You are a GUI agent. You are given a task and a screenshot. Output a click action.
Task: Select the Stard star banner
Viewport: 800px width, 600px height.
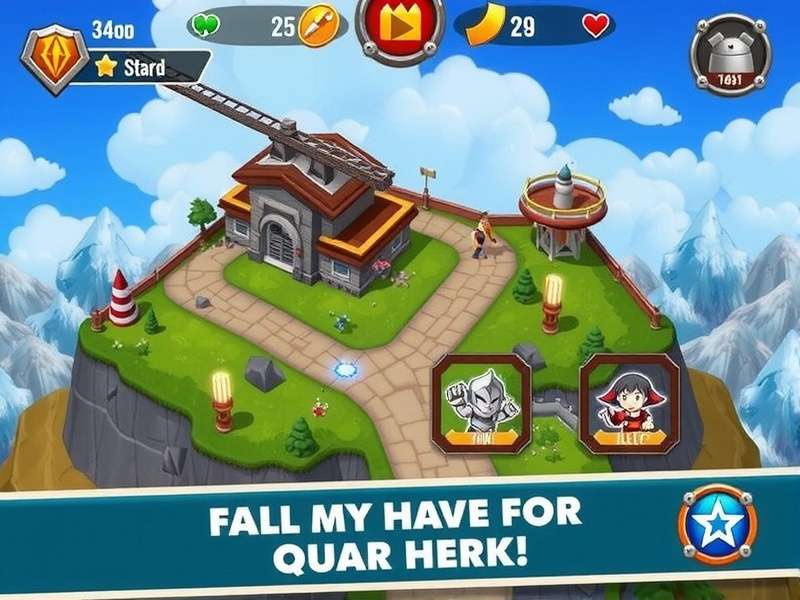140,68
